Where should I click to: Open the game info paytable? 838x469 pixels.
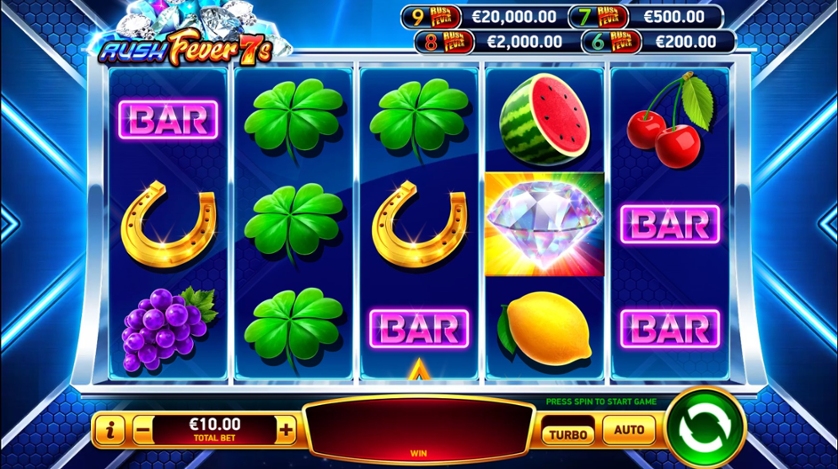[x=109, y=431]
